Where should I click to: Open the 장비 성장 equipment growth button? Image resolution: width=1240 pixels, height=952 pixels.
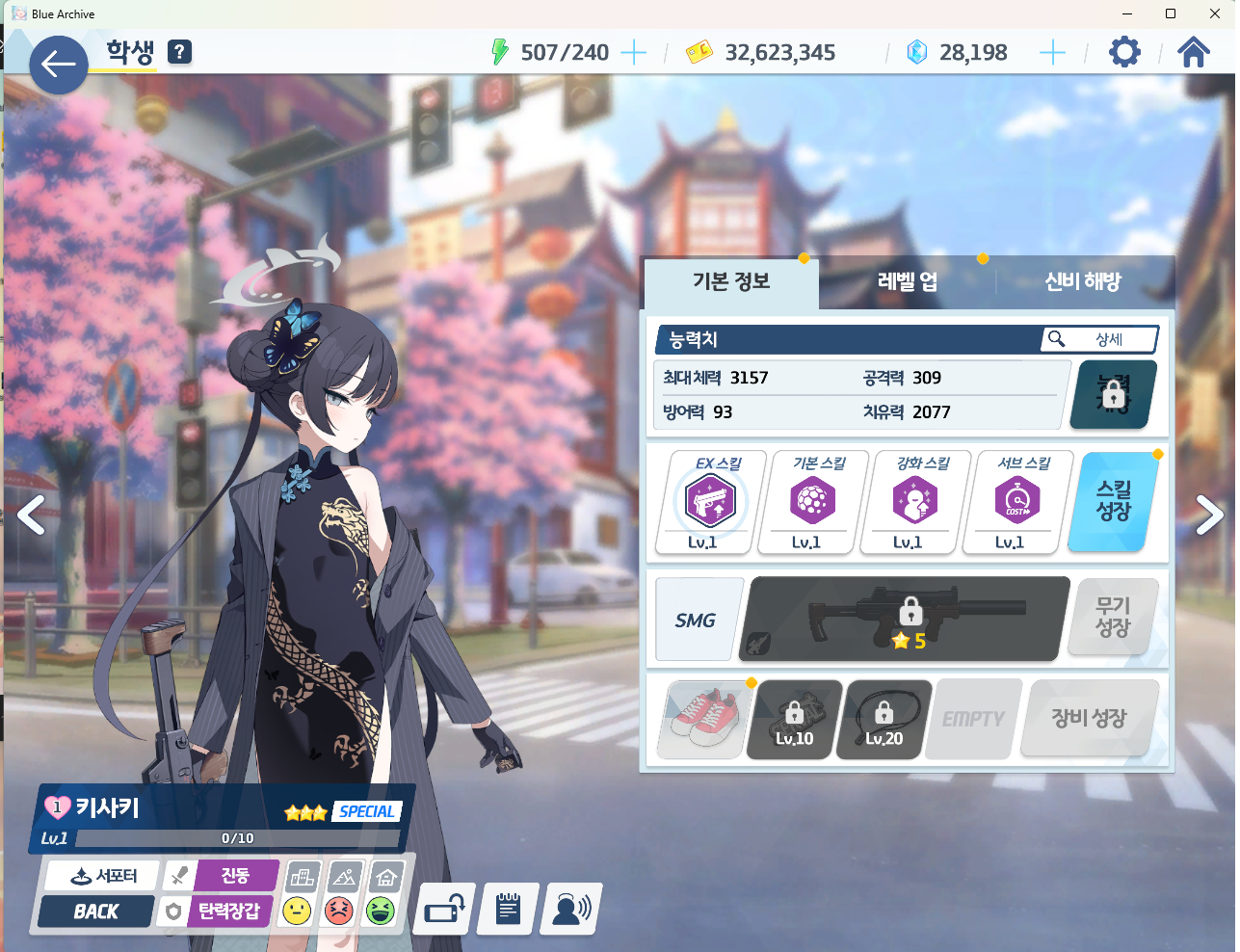(x=1089, y=718)
